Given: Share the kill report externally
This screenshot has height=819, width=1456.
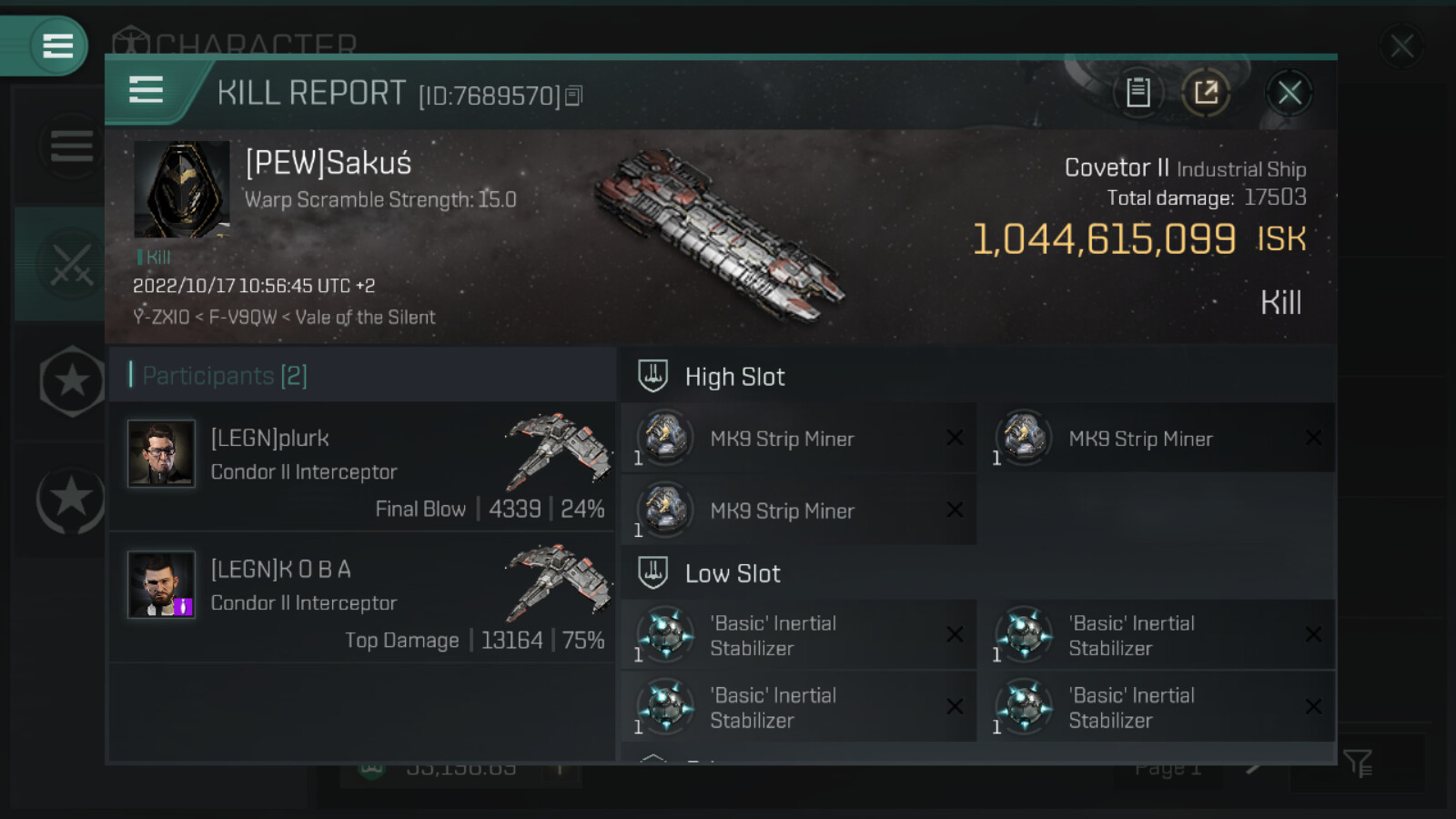Looking at the screenshot, I should 1206,93.
